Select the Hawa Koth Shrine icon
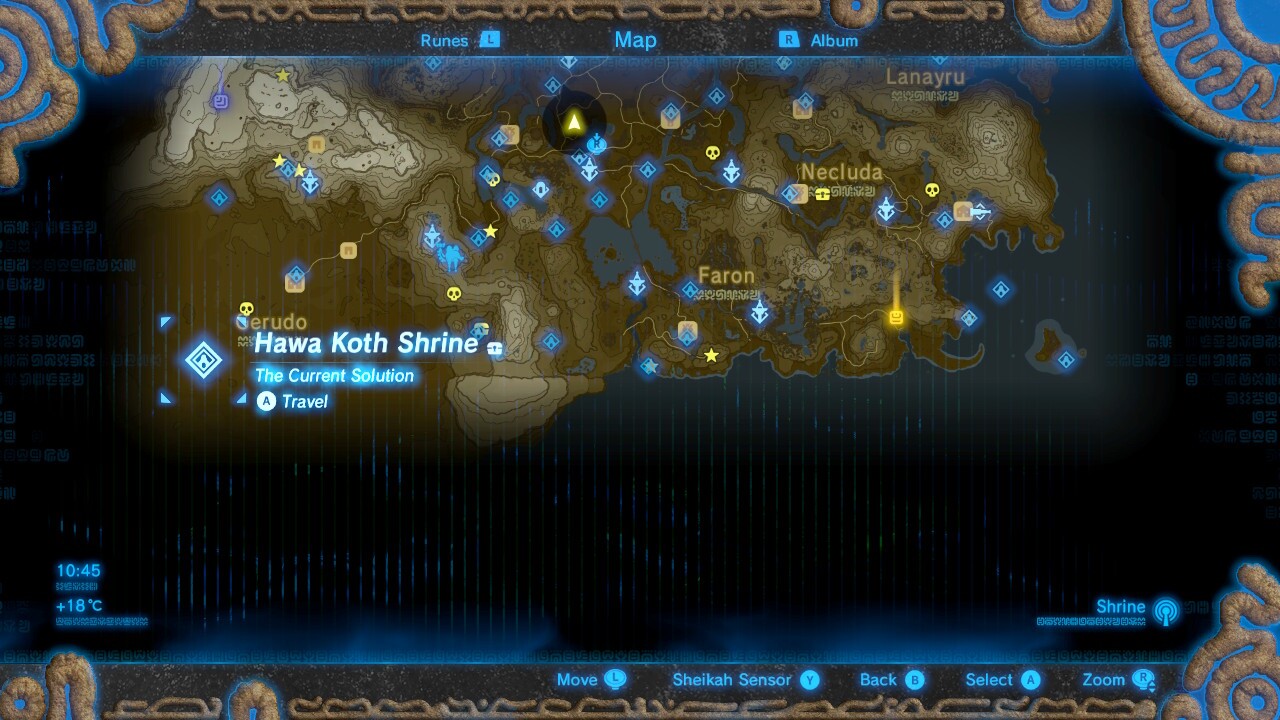This screenshot has width=1280, height=720. click(x=205, y=360)
